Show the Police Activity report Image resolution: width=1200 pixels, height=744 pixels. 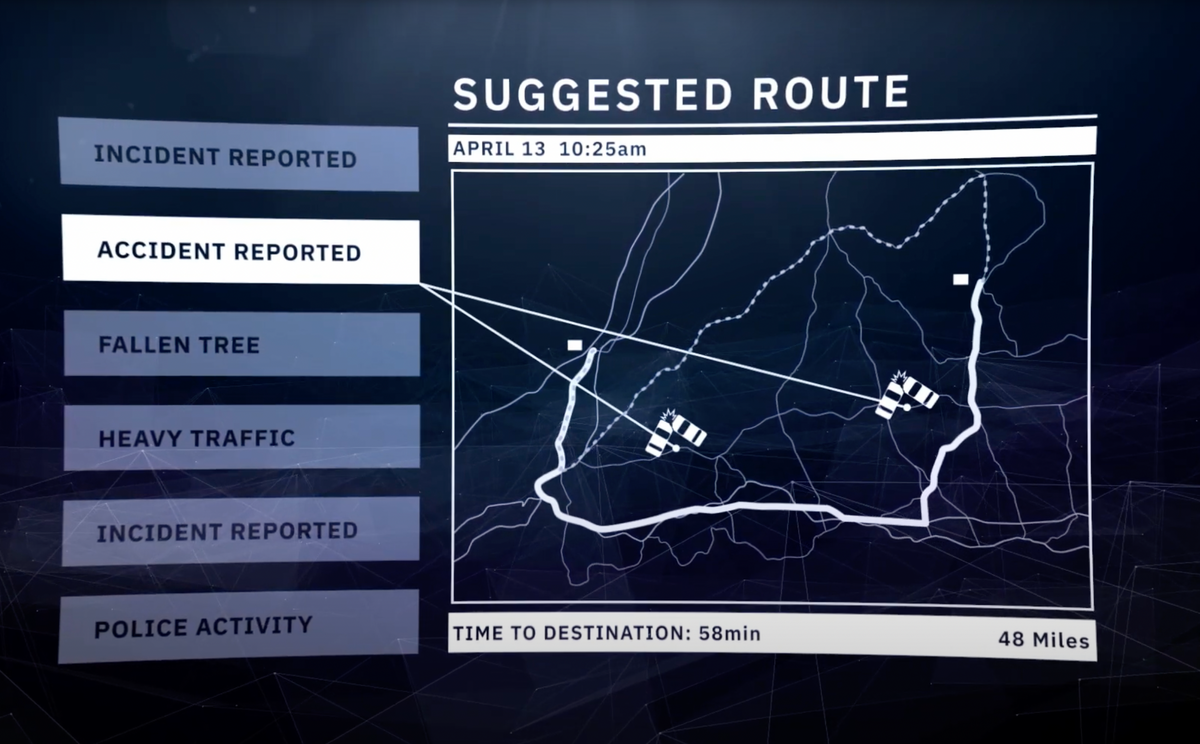pos(238,627)
